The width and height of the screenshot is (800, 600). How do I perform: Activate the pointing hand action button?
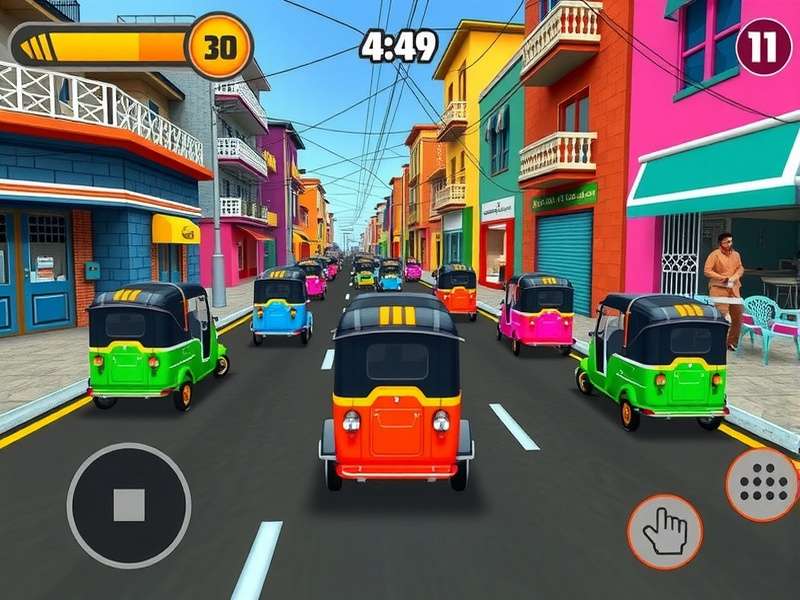tap(664, 531)
